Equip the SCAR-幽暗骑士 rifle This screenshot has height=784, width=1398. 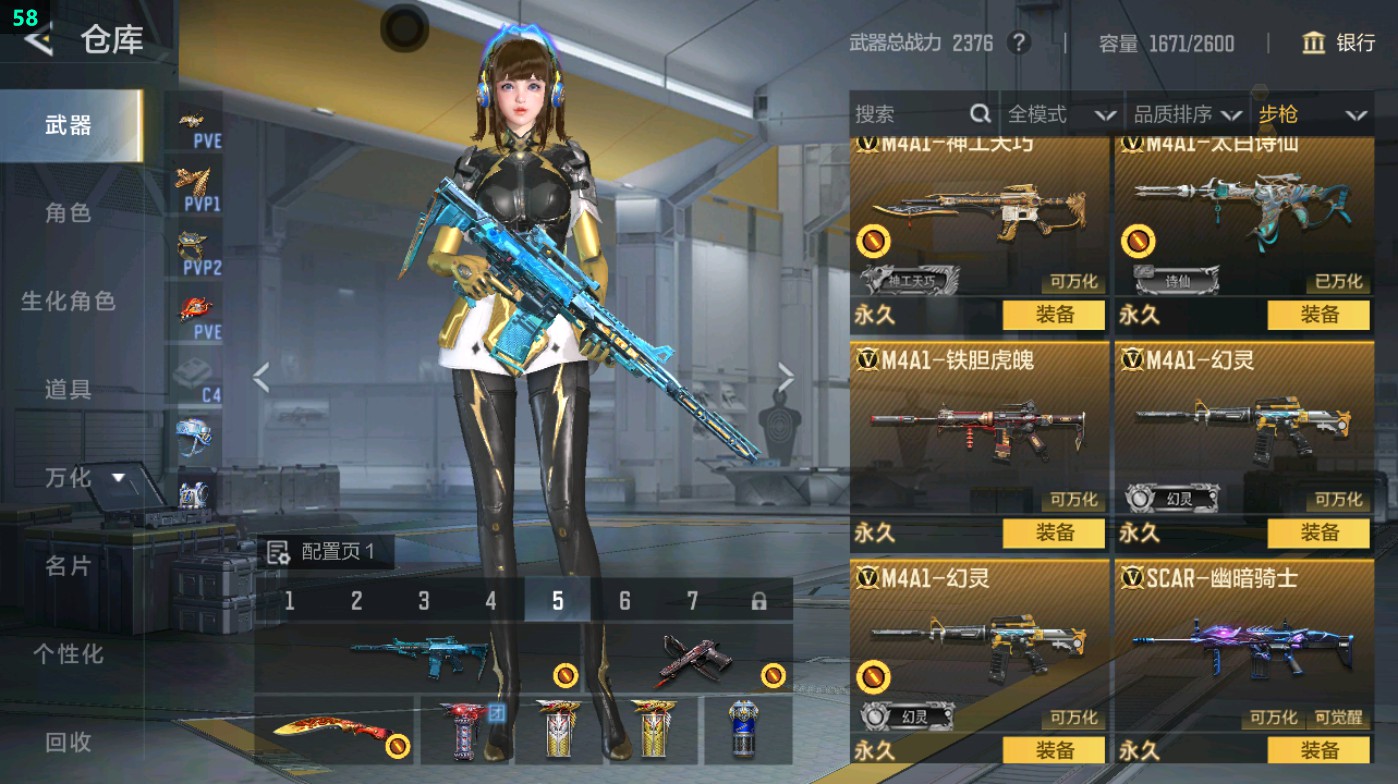coord(1319,750)
